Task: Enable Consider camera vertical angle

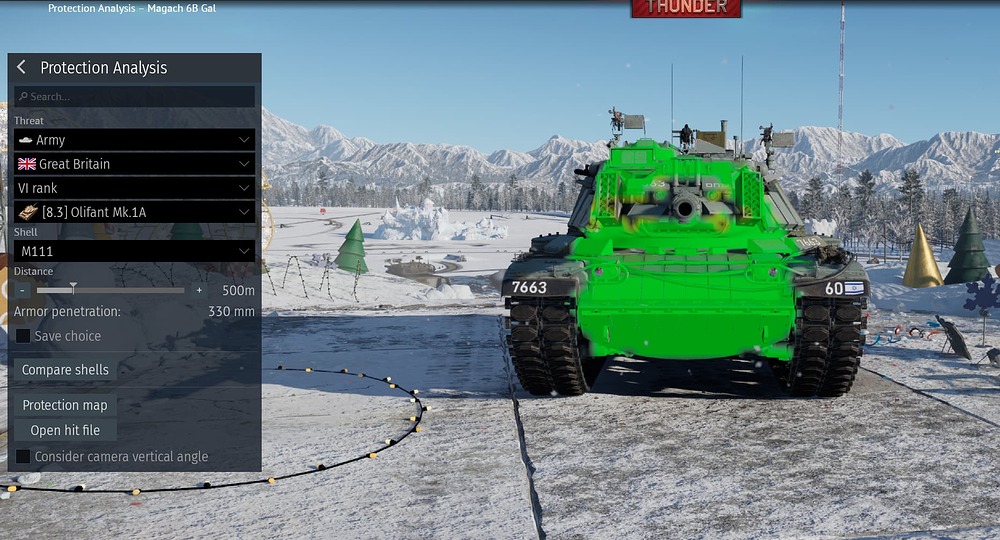Action: [23, 457]
